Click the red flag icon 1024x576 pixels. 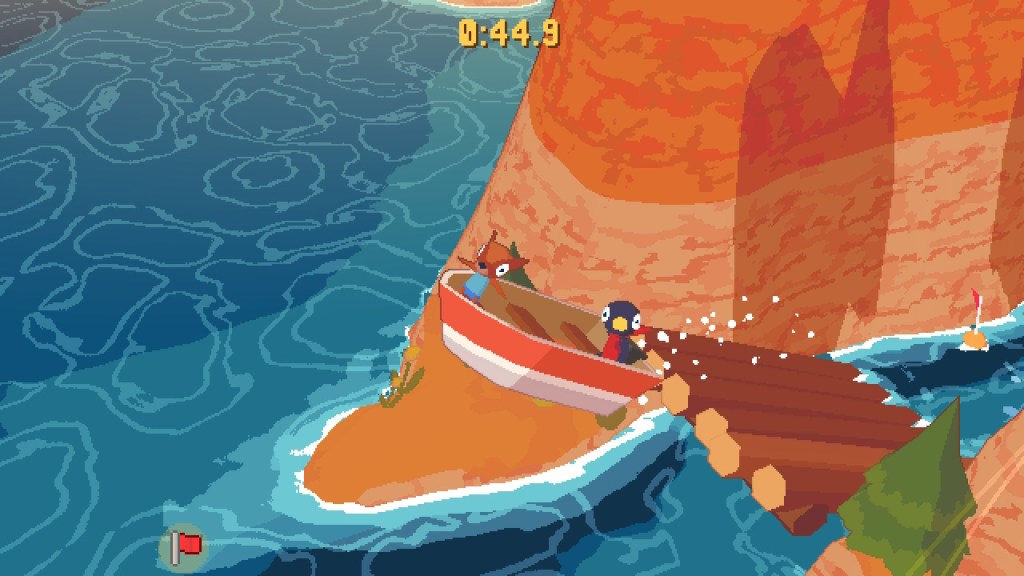click(x=184, y=546)
